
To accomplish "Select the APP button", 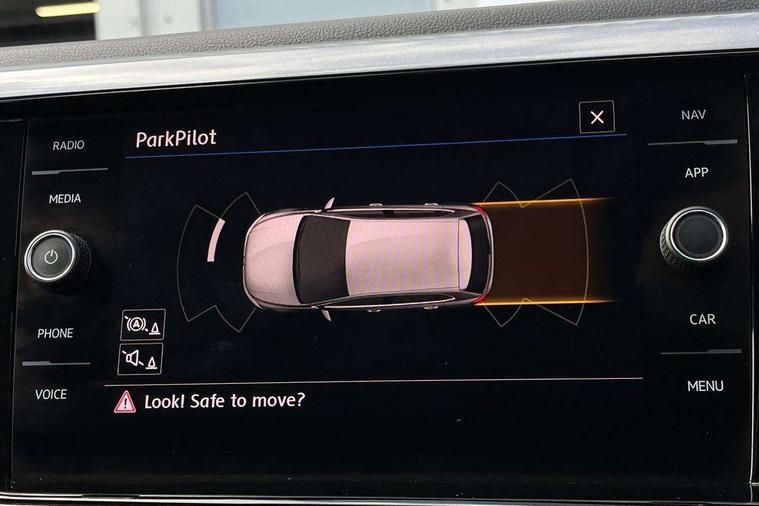I will click(696, 173).
